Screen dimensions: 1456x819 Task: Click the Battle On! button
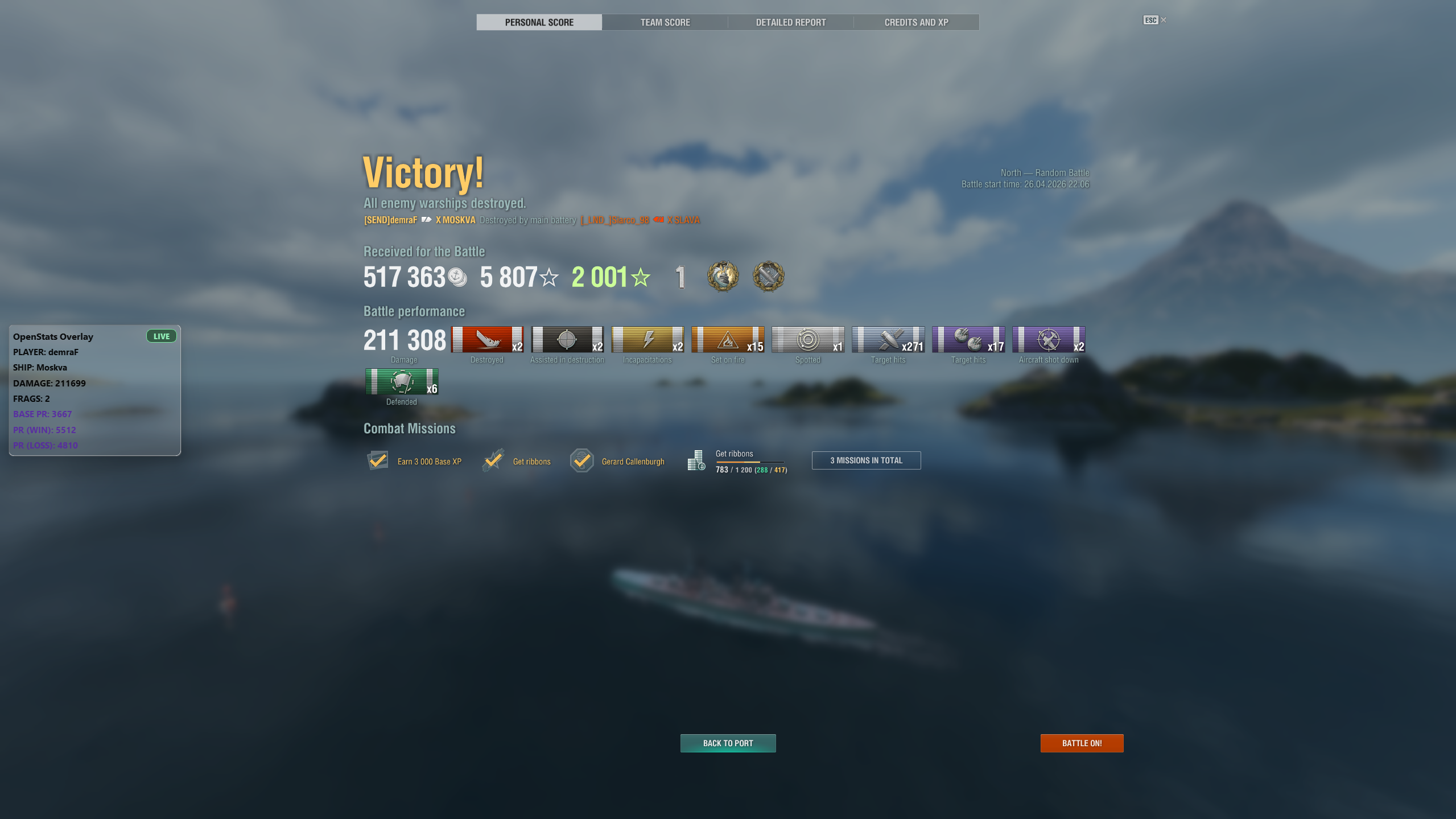tap(1081, 743)
